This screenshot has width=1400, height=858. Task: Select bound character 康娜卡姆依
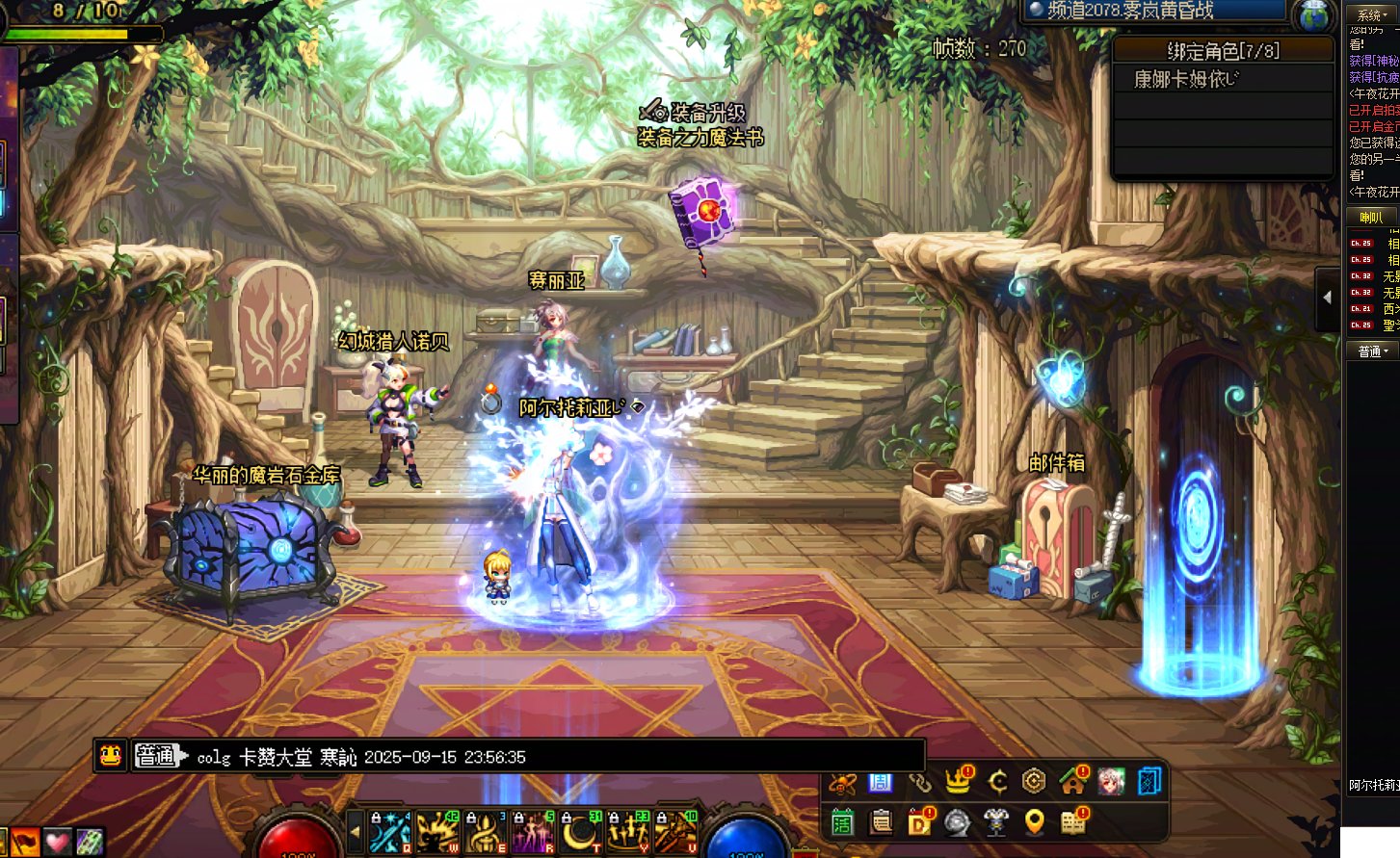(x=1186, y=79)
